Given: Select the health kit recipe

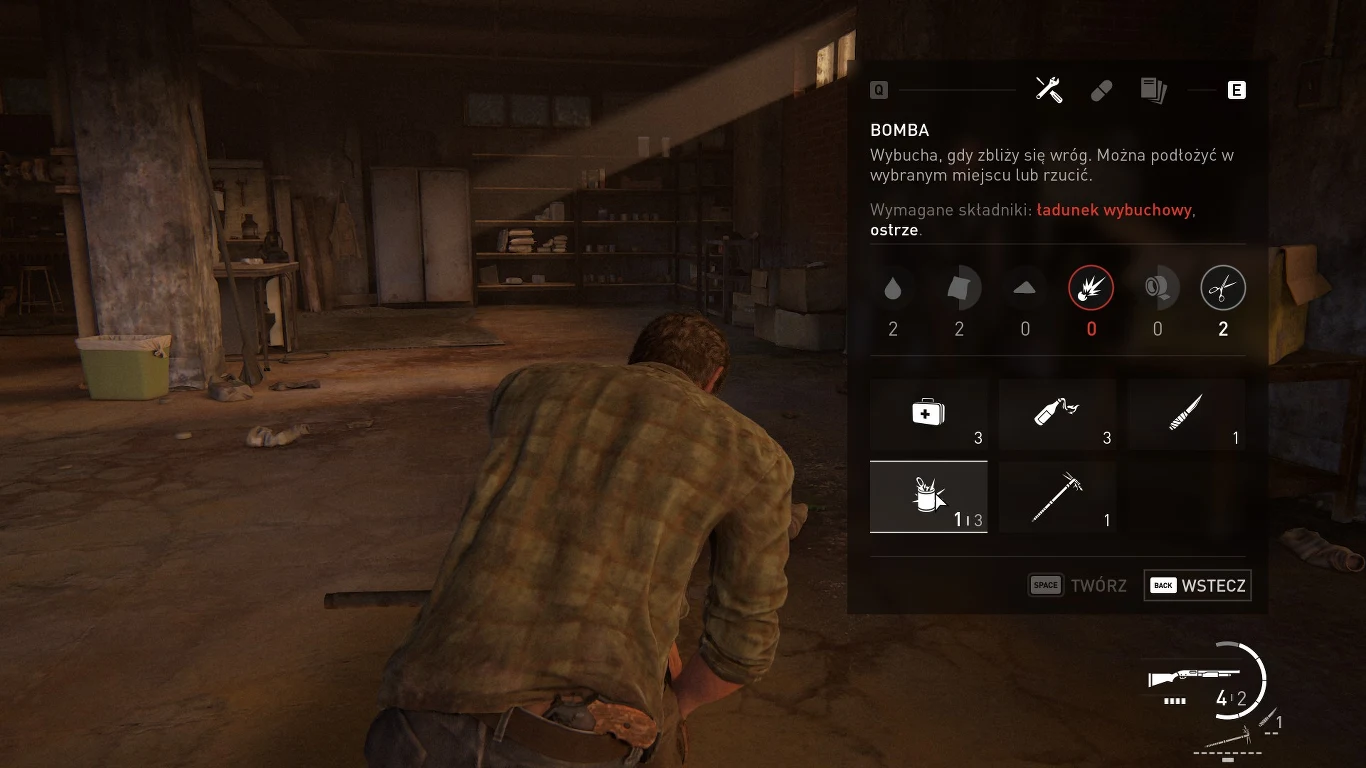Looking at the screenshot, I should click(929, 414).
